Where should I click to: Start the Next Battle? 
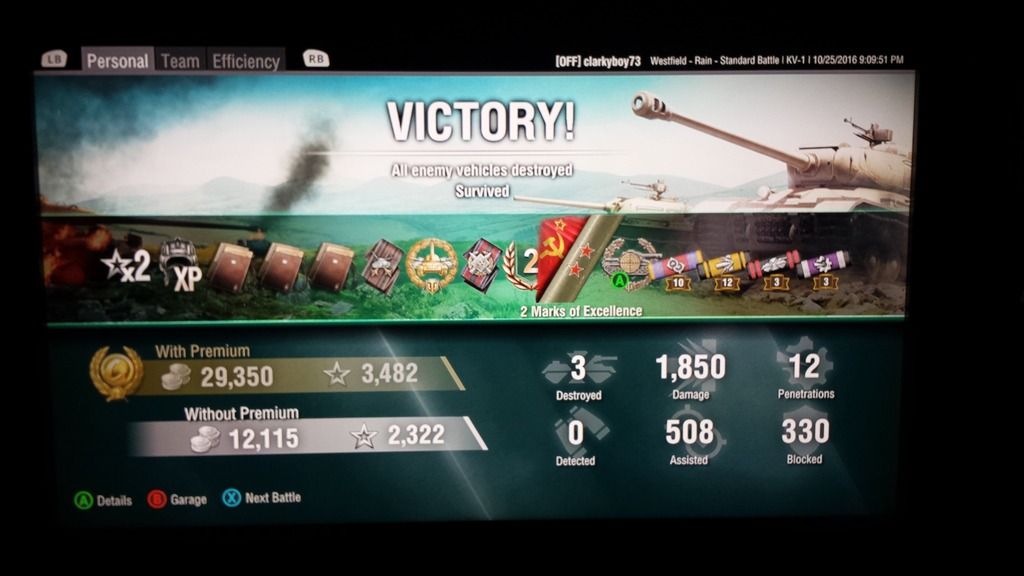260,497
